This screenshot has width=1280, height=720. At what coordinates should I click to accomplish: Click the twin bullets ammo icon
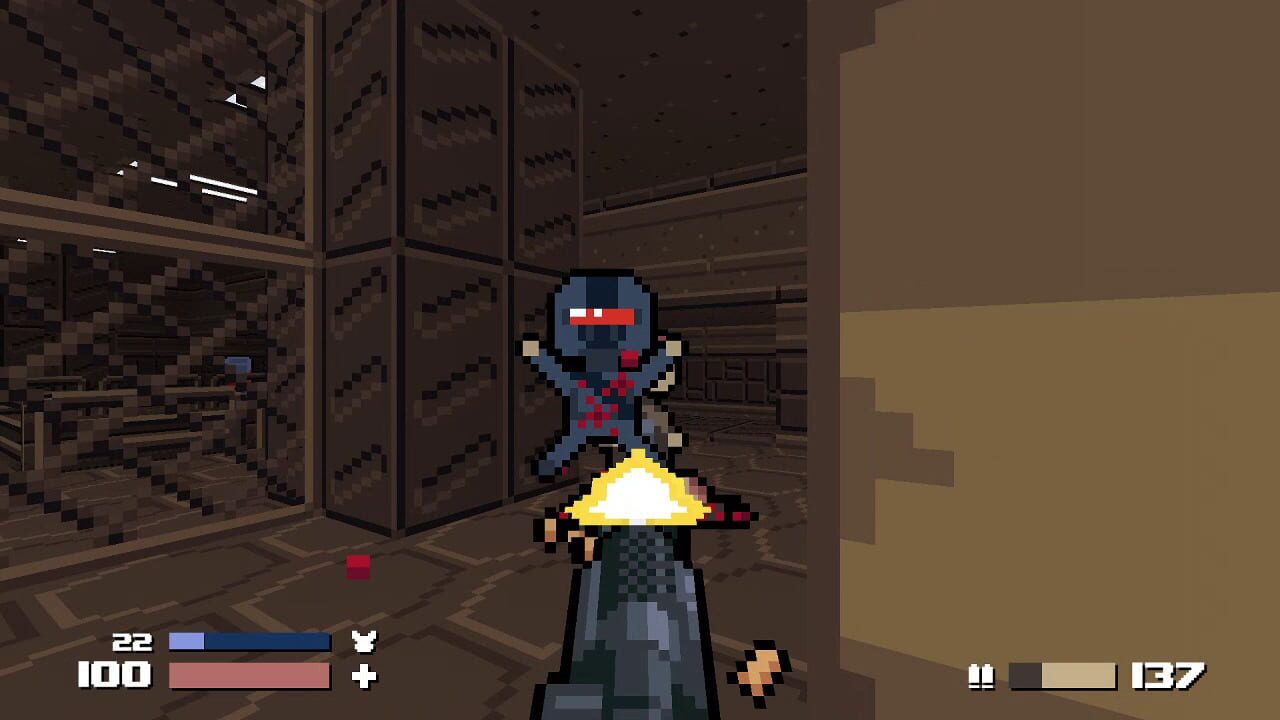click(x=981, y=676)
